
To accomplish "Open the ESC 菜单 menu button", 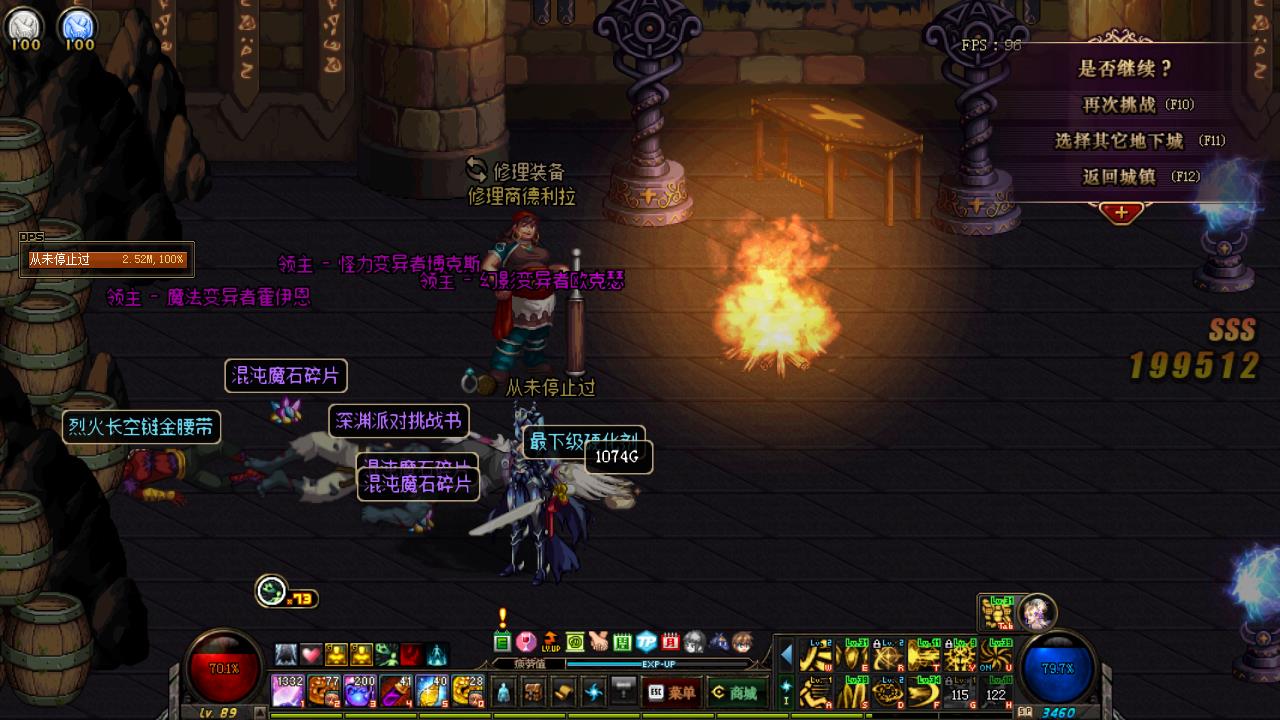I will point(672,692).
